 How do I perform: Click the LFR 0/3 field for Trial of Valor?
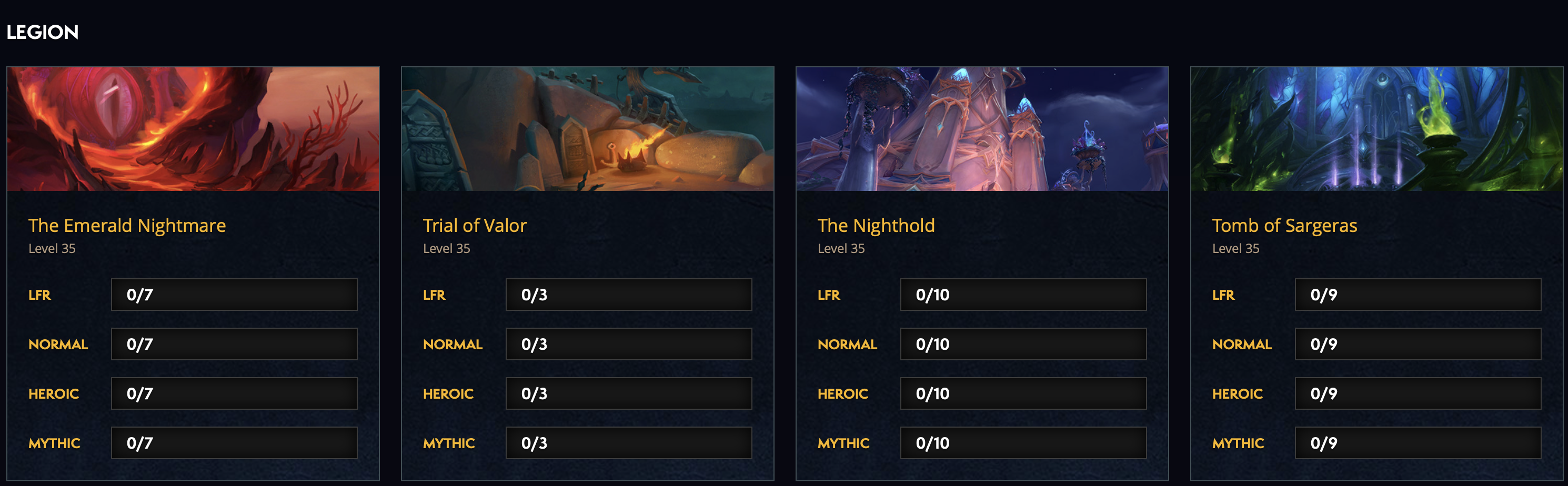click(x=628, y=295)
